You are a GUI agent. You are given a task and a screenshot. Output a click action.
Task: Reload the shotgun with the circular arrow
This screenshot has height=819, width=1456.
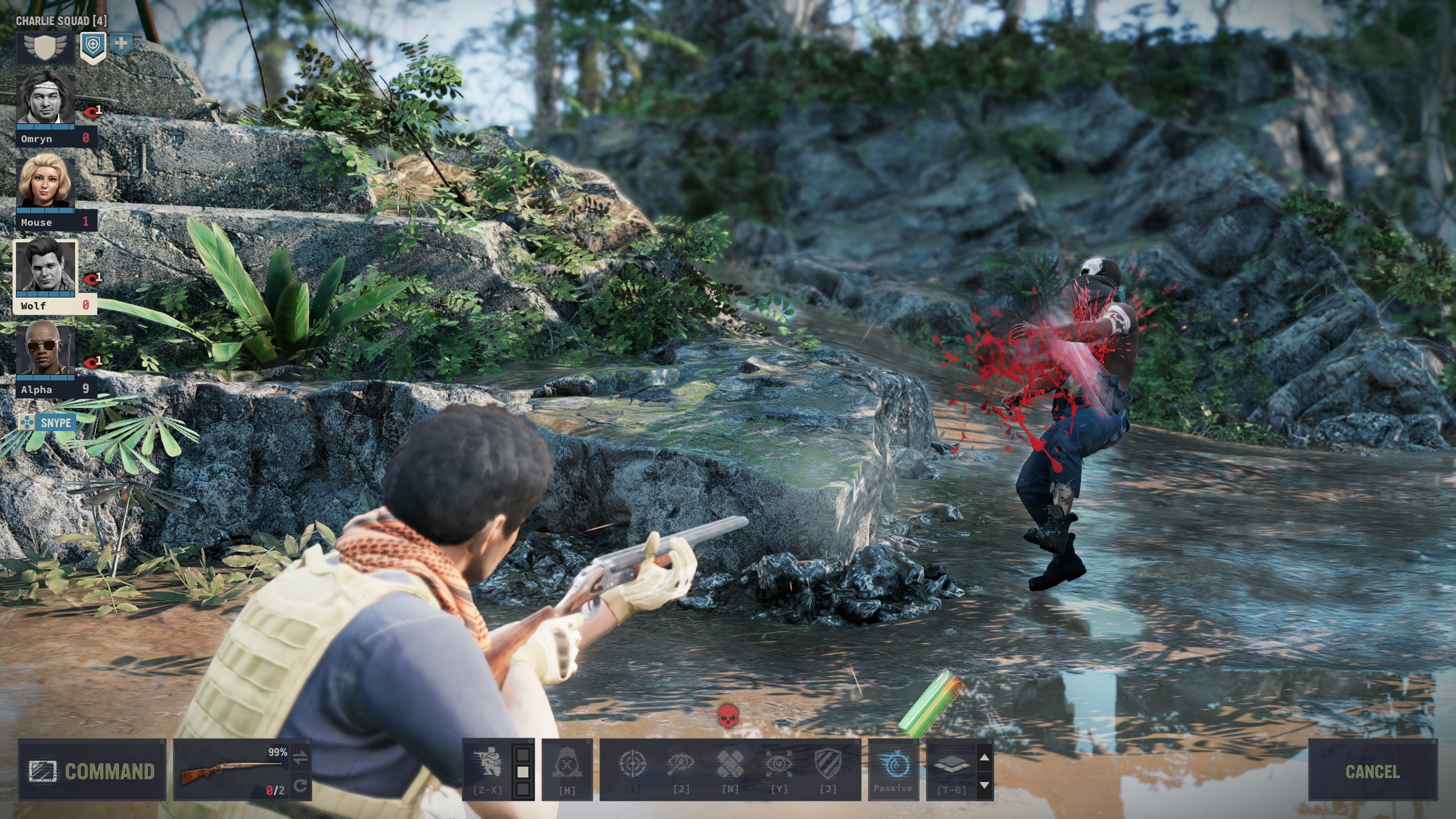[x=301, y=786]
